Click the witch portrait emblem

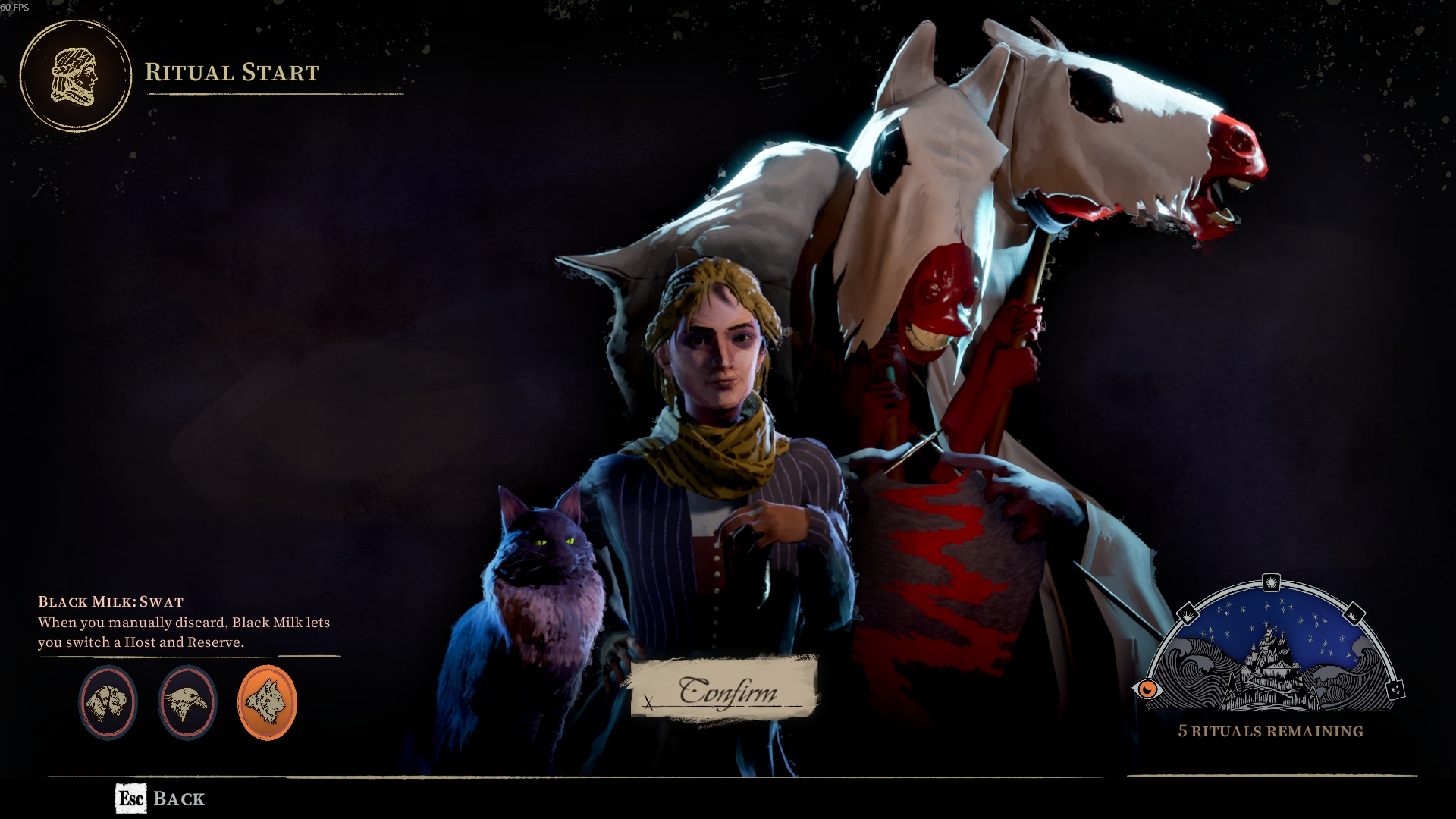(75, 76)
